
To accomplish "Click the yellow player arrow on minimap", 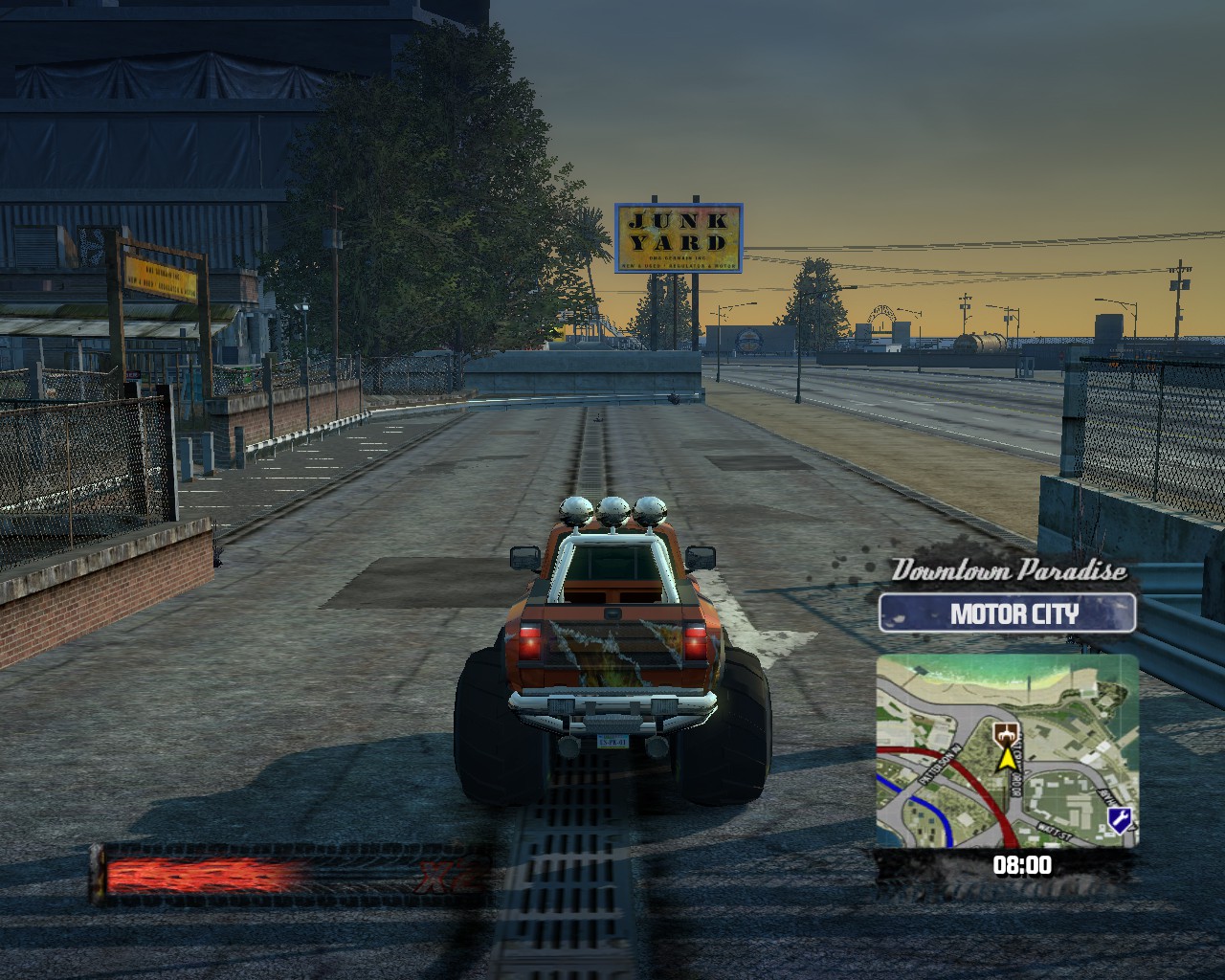I will (x=1006, y=759).
